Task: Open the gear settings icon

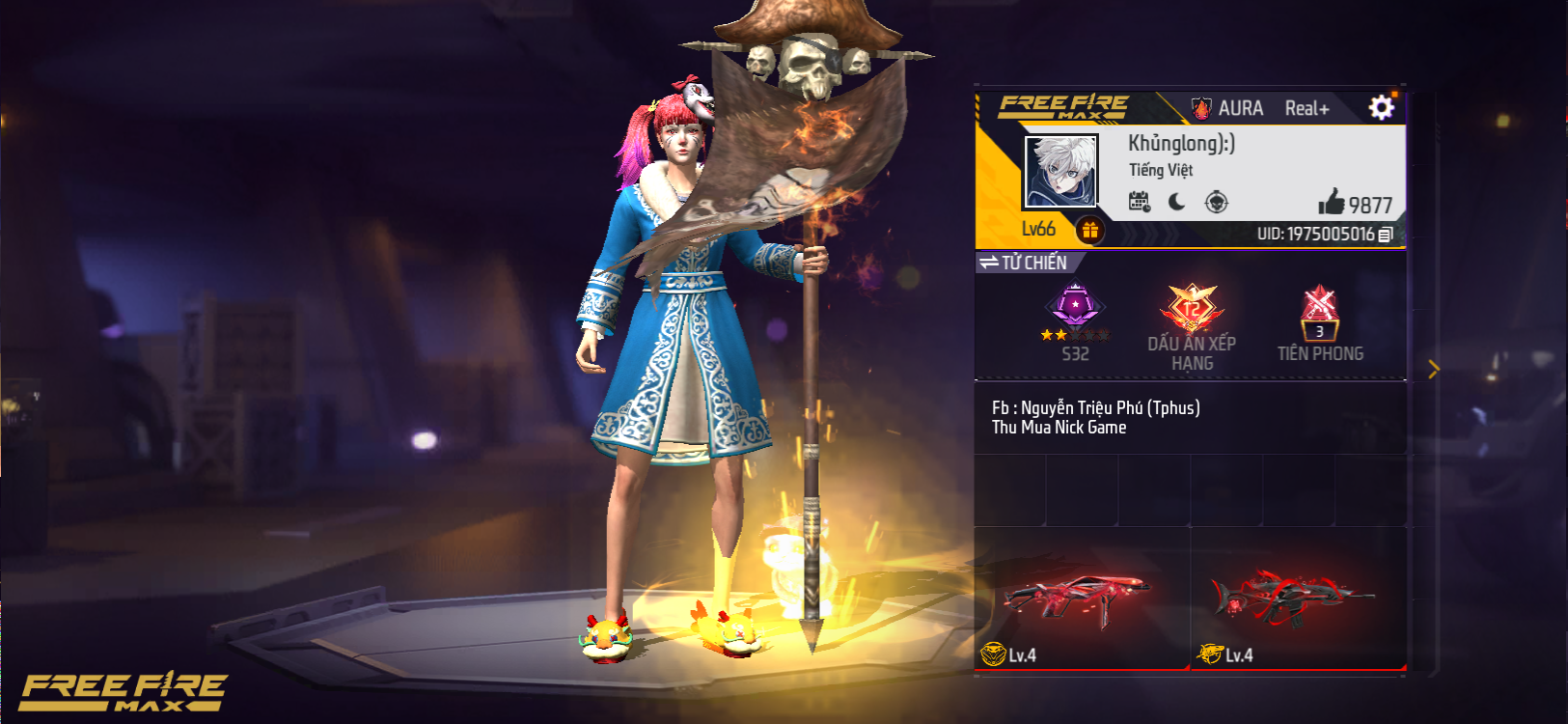Action: click(x=1381, y=107)
